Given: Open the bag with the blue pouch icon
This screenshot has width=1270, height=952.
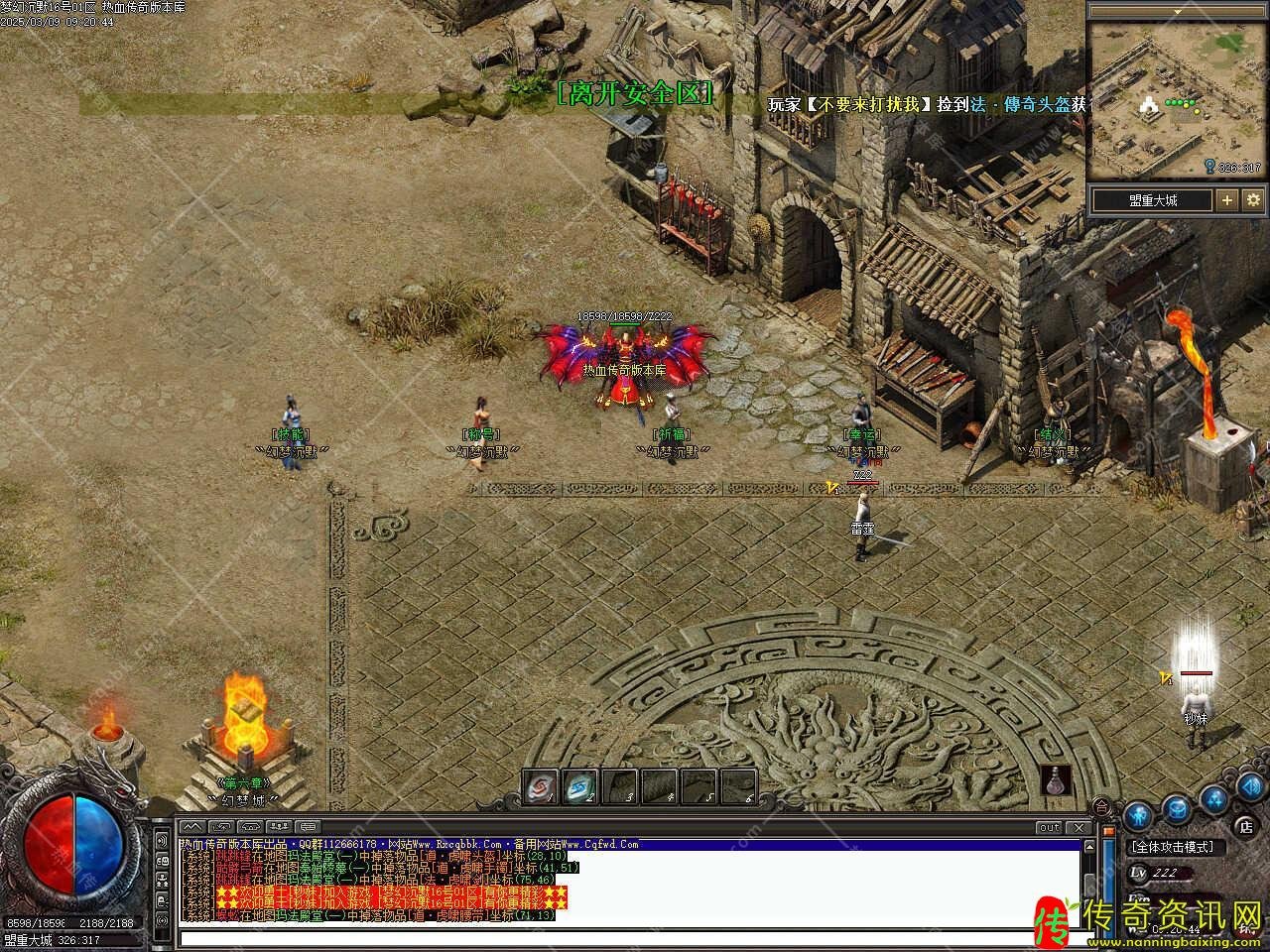Looking at the screenshot, I should coord(1177,807).
